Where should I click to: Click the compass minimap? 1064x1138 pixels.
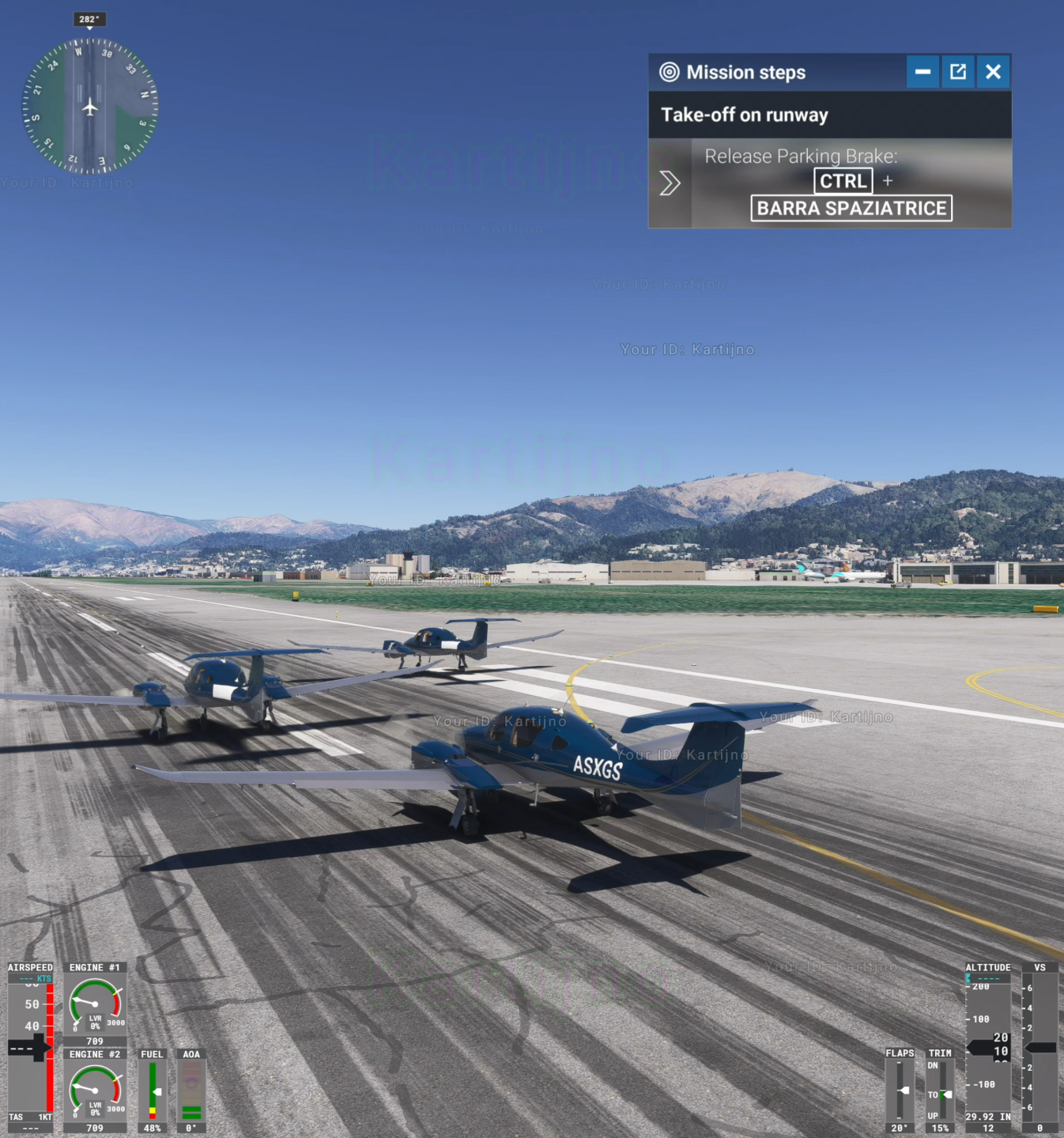(89, 106)
